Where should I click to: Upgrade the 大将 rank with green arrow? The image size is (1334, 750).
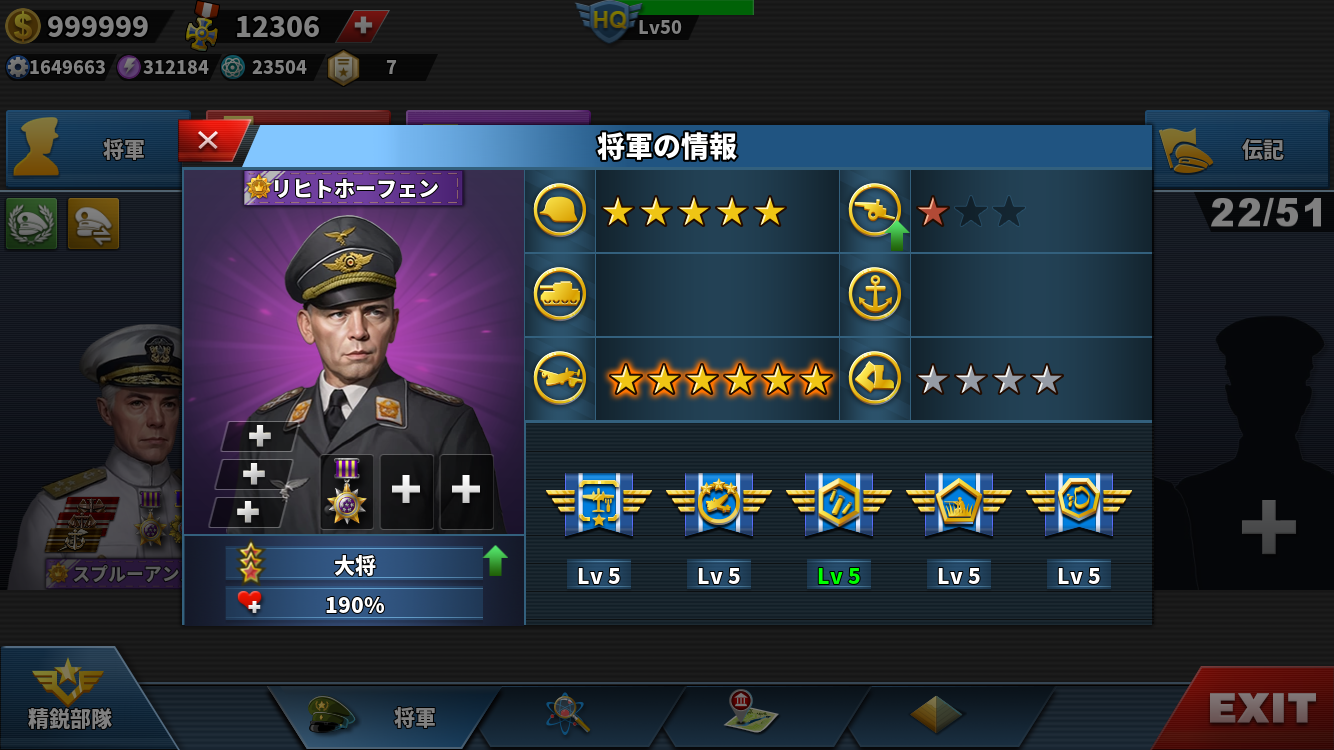tap(495, 561)
